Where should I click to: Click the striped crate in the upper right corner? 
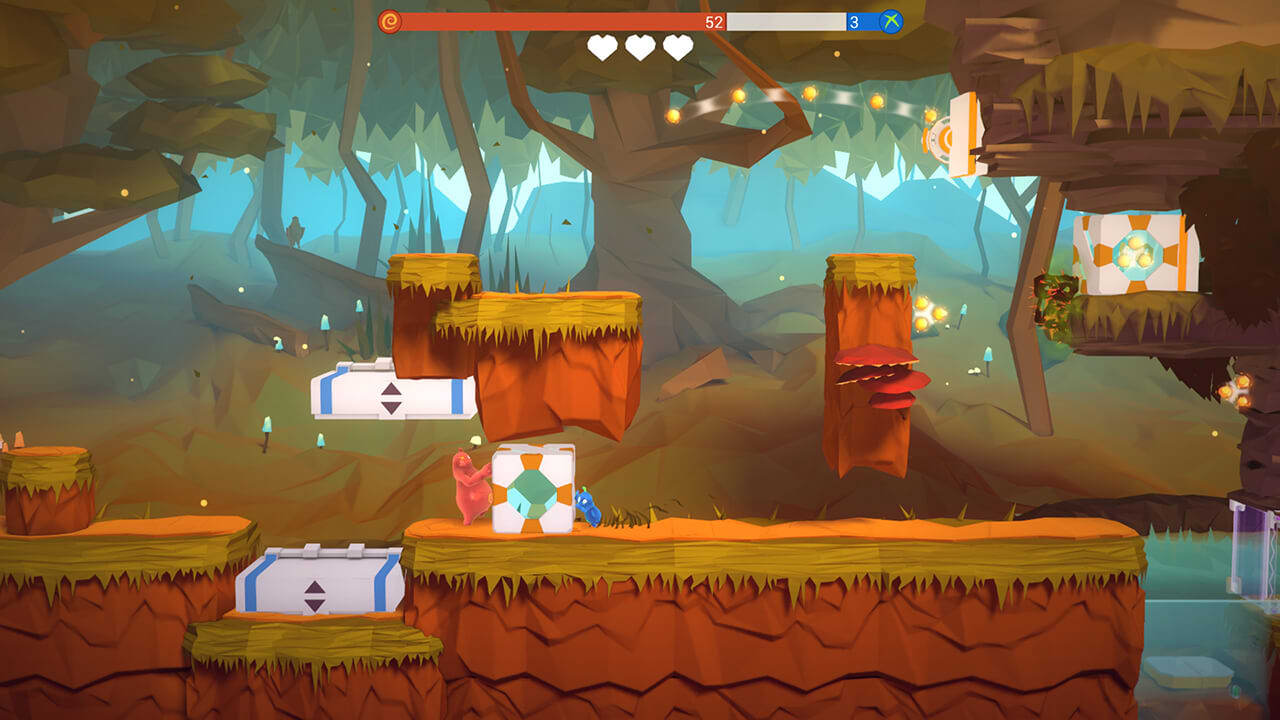(x=1135, y=250)
